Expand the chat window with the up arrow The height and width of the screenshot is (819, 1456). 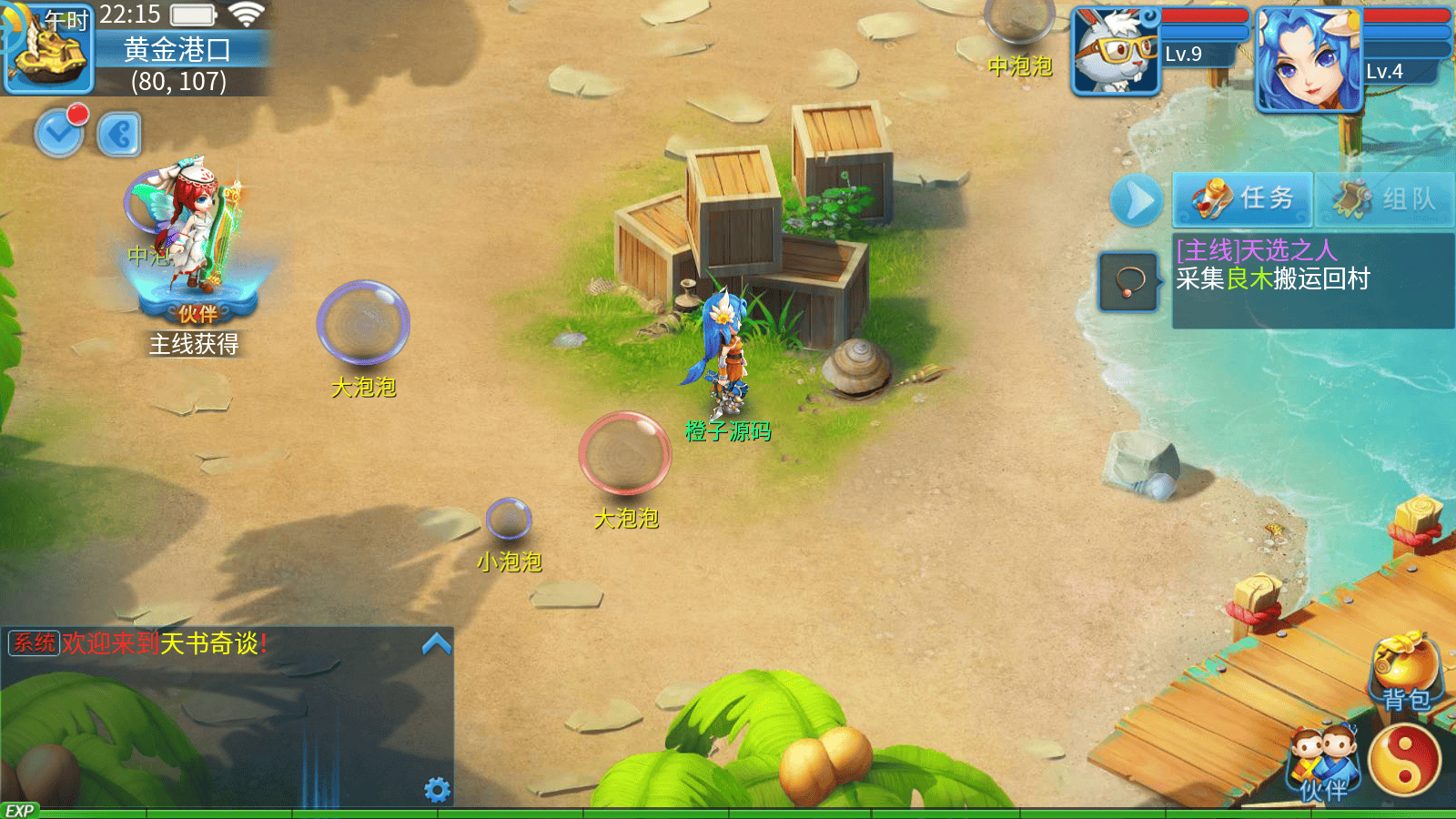pos(437,644)
